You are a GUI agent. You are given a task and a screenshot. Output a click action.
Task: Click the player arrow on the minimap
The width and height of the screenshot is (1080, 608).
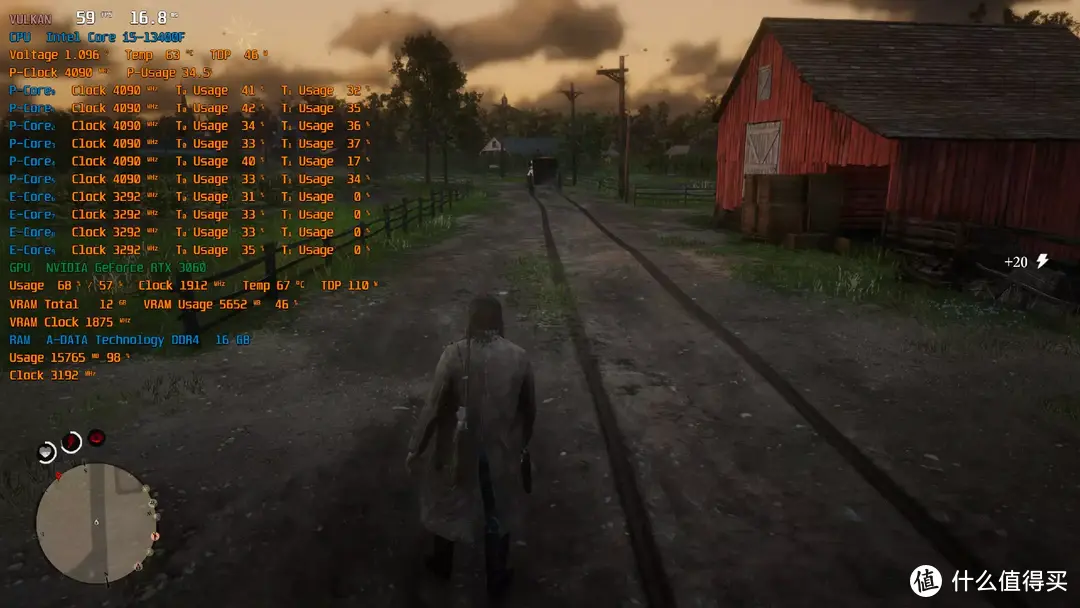[x=96, y=523]
